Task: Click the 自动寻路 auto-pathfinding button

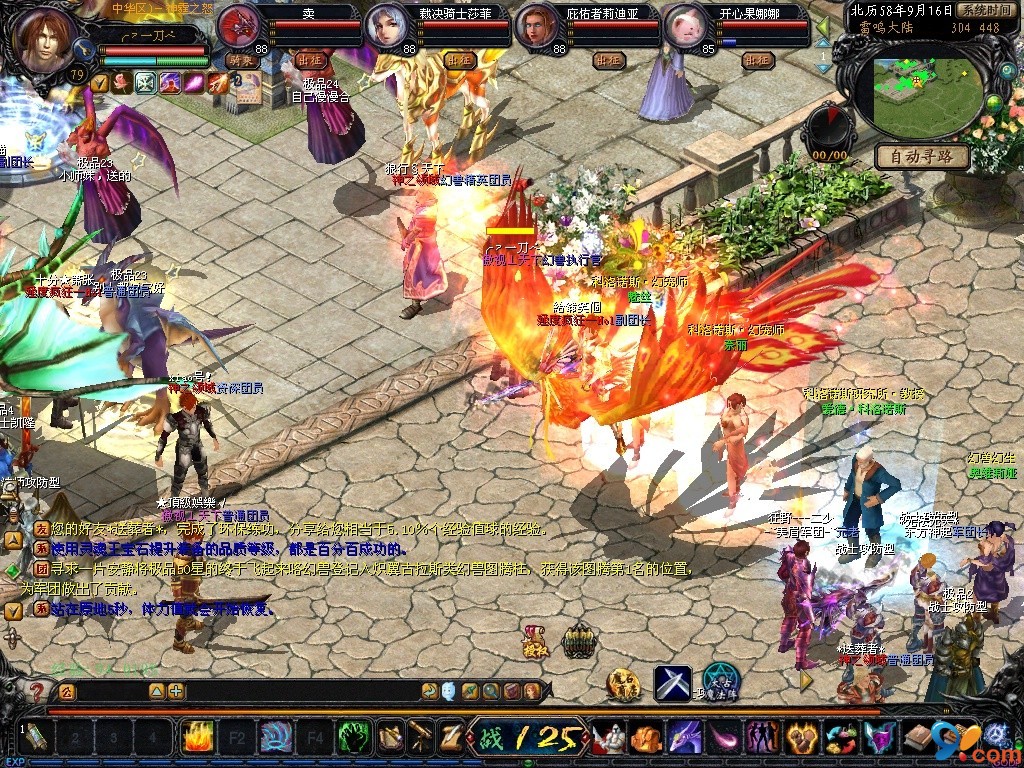Action: tap(922, 156)
